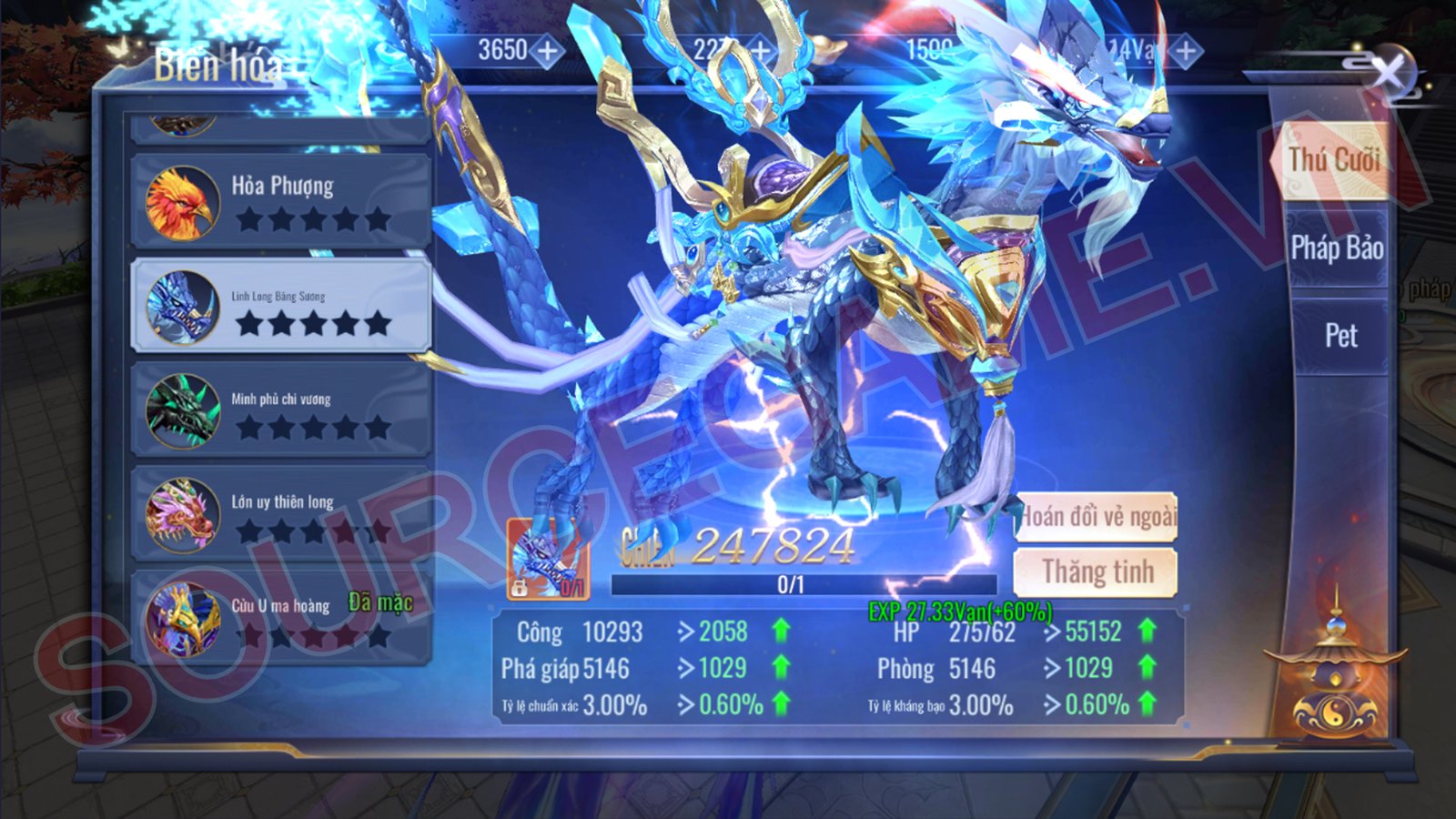Click the Thăng tinh upgrade button
The height and width of the screenshot is (819, 1456).
tap(1096, 572)
